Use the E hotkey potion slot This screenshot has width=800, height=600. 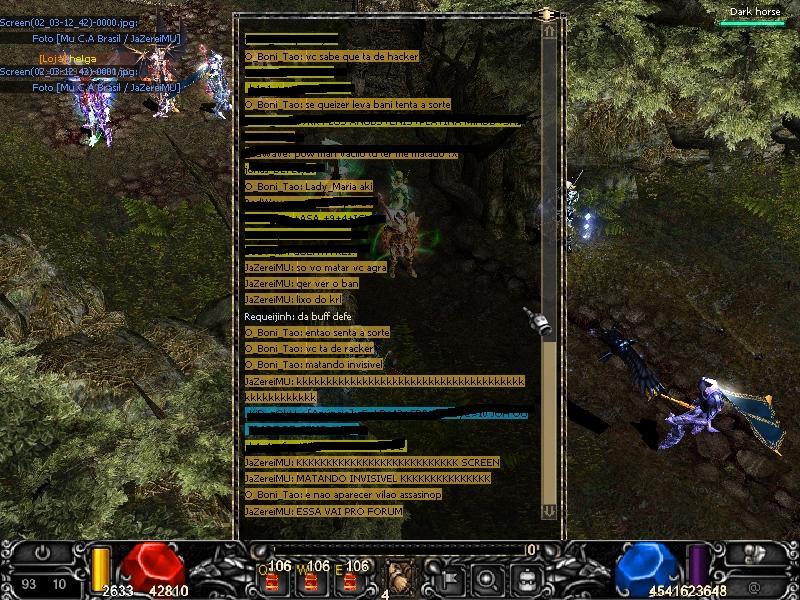click(x=349, y=579)
